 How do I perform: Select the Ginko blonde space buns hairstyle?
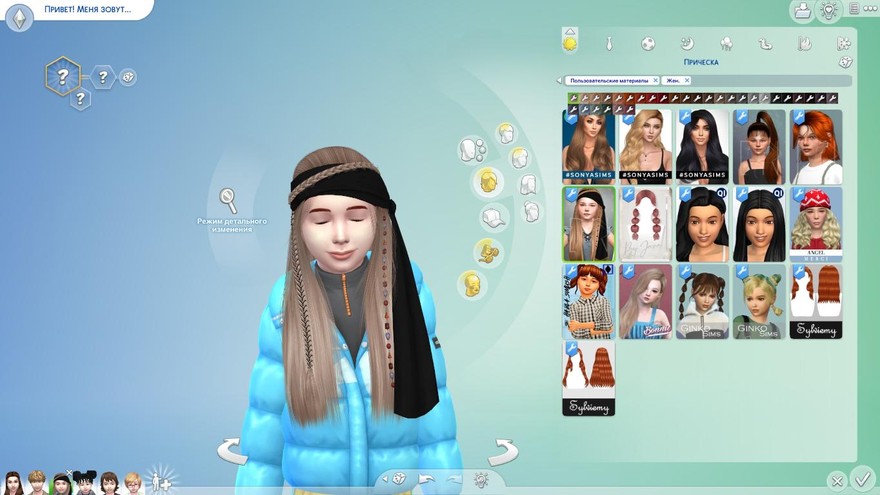click(759, 301)
